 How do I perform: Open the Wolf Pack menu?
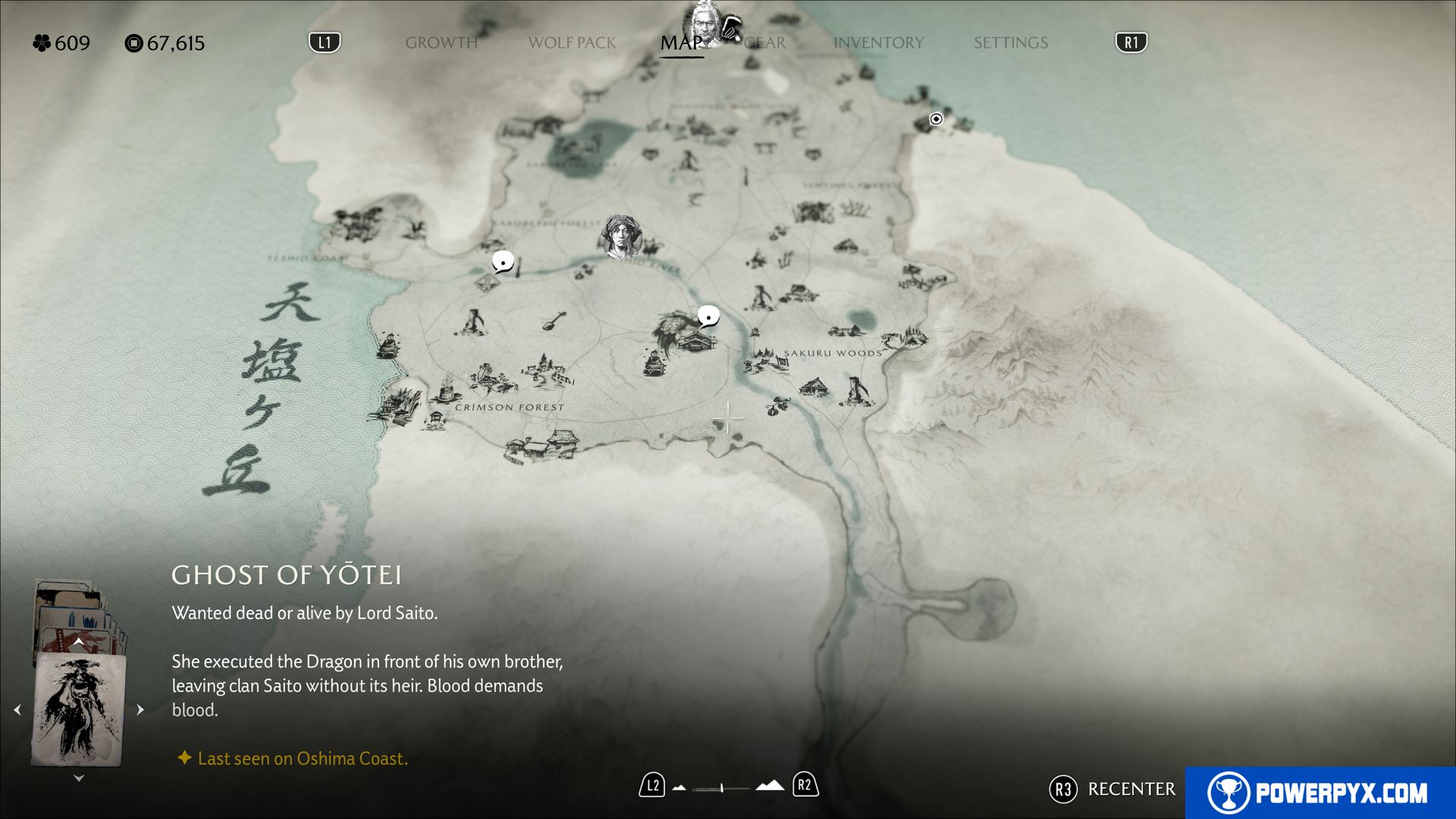point(572,43)
